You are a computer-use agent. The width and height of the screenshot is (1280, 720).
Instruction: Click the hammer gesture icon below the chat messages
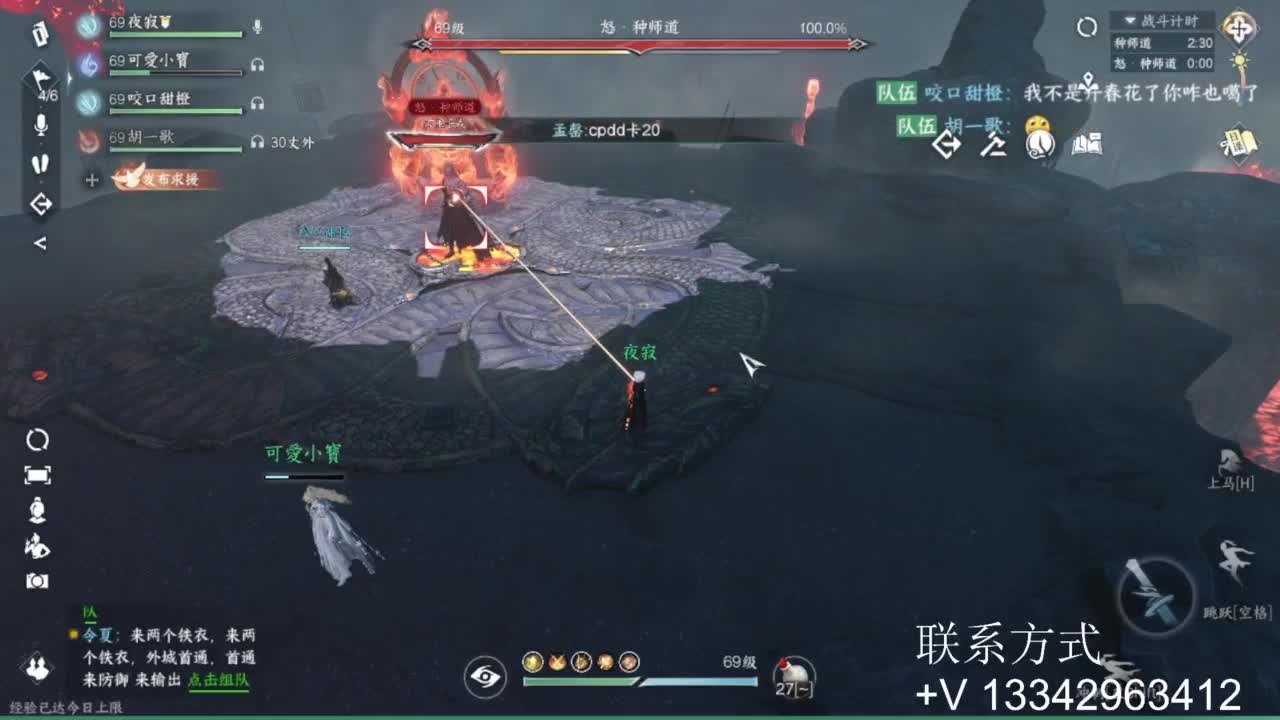(x=994, y=147)
